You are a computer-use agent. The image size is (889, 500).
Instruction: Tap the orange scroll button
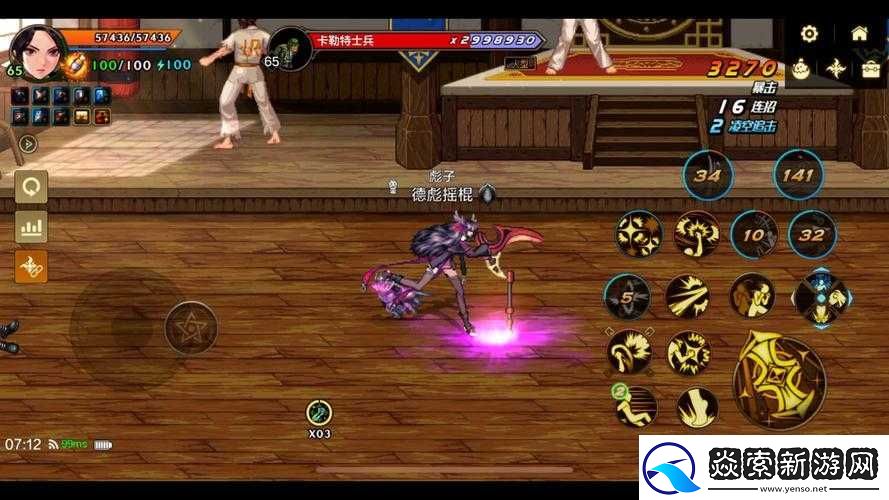click(31, 267)
